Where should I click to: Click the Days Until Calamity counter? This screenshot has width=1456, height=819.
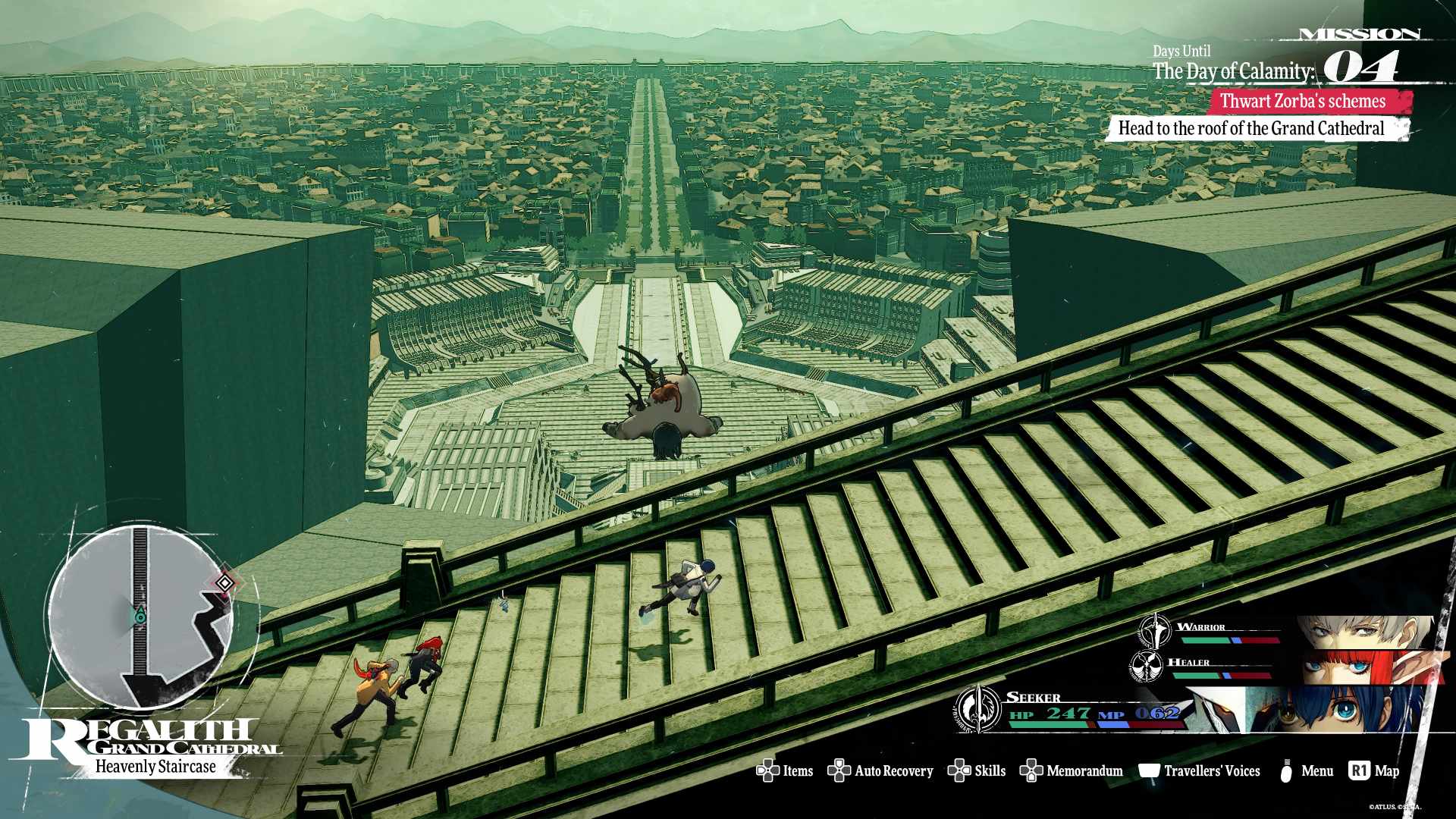coord(1360,68)
